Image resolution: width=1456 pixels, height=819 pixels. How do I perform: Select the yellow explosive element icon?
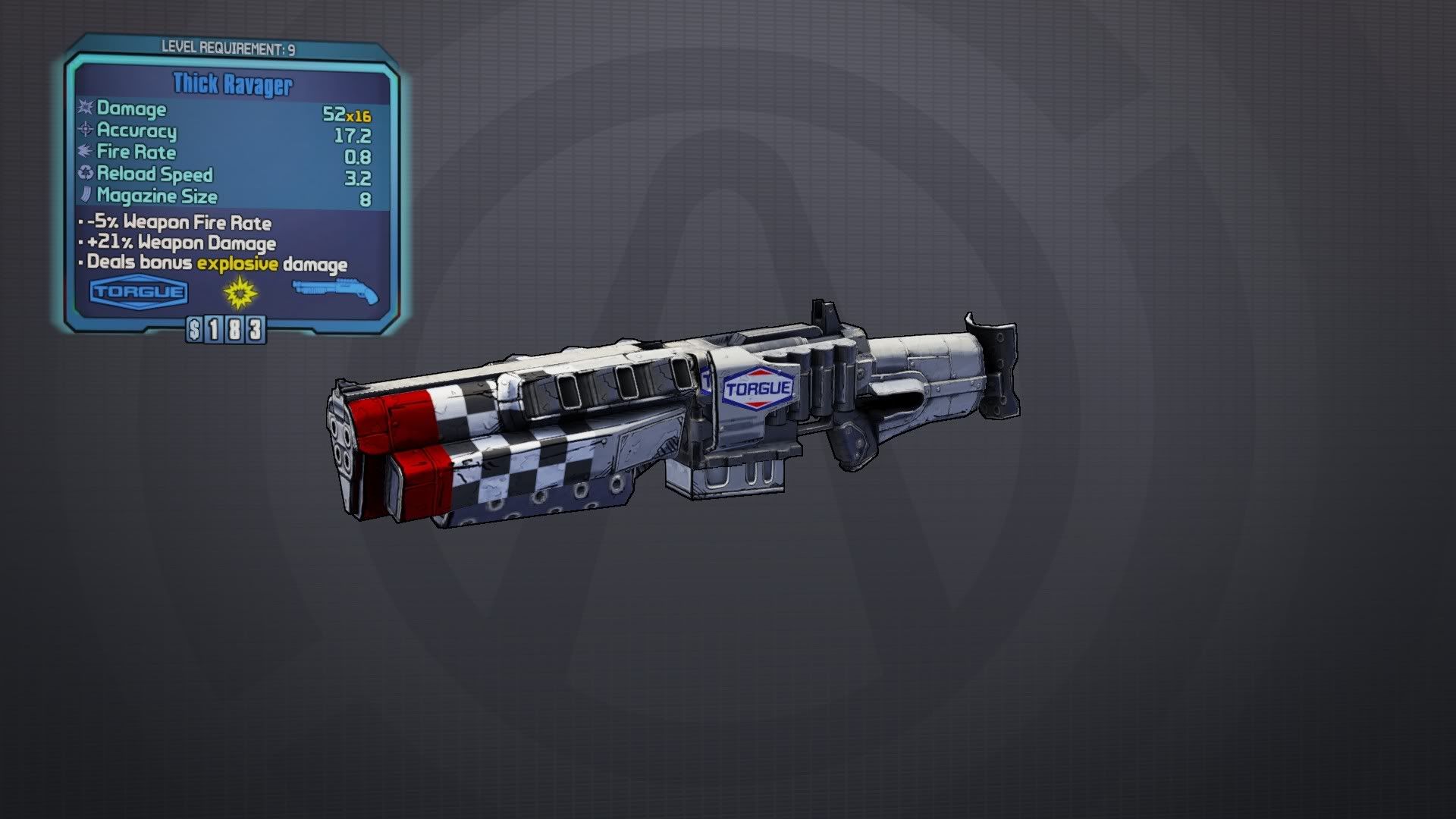pyautogui.click(x=240, y=292)
